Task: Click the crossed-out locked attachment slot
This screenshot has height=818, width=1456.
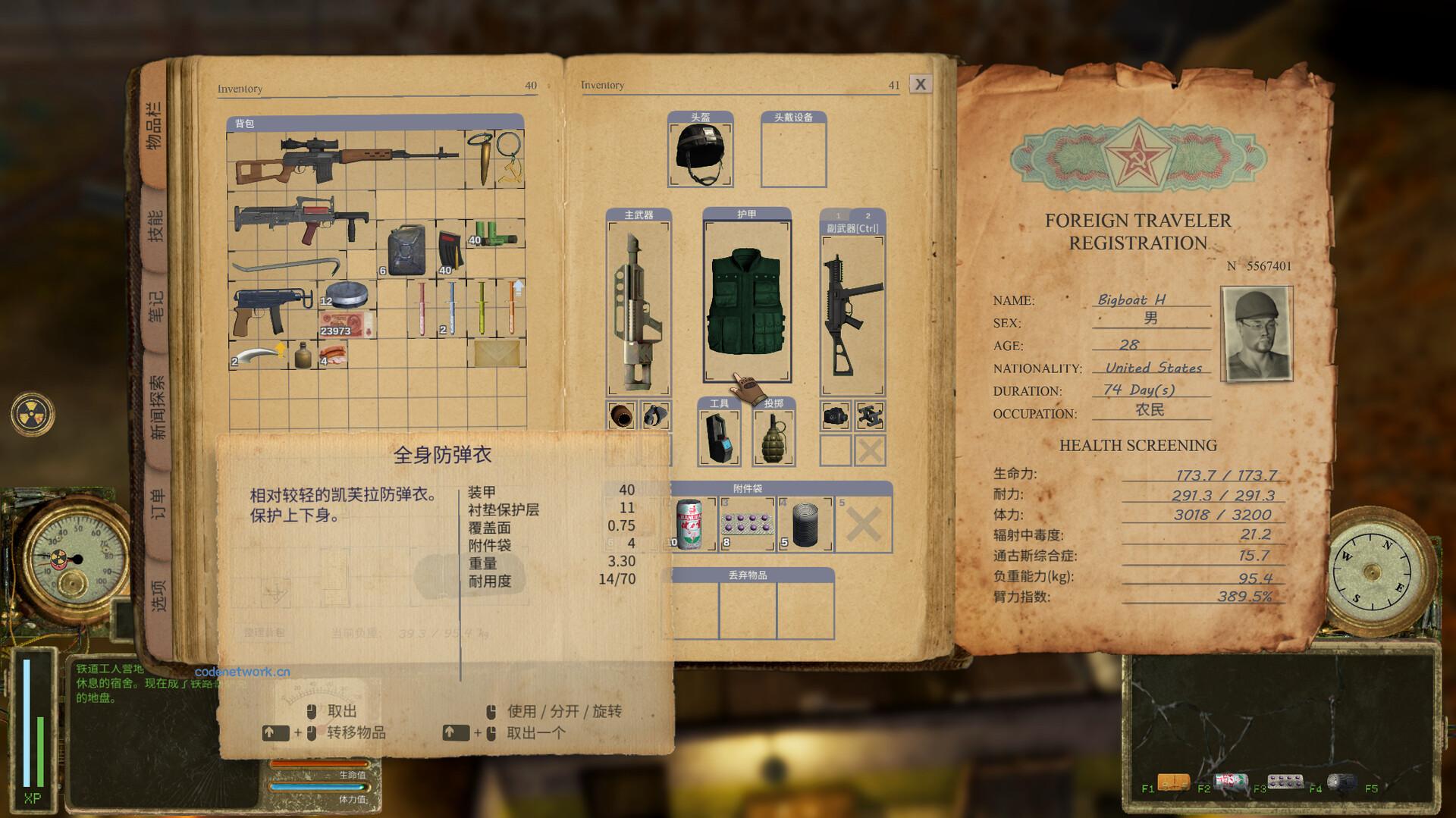Action: (870, 450)
